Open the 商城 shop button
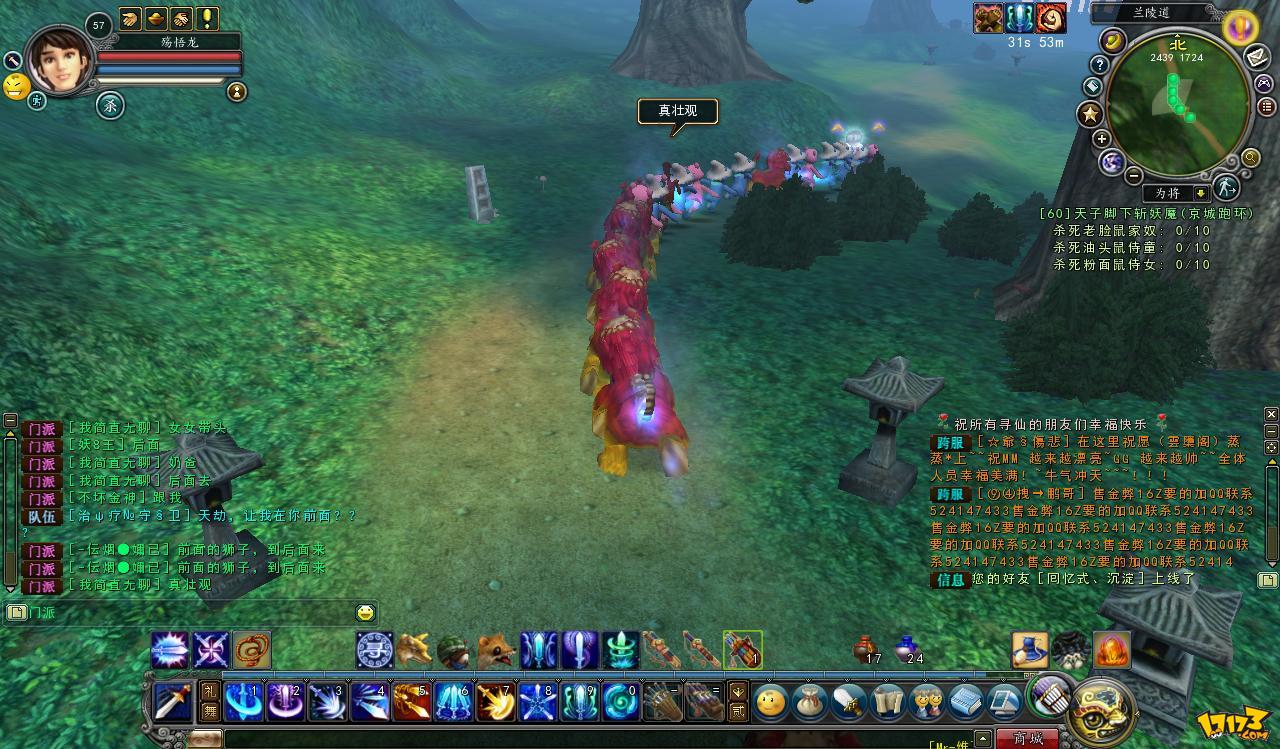The image size is (1280, 749). pos(1027,739)
